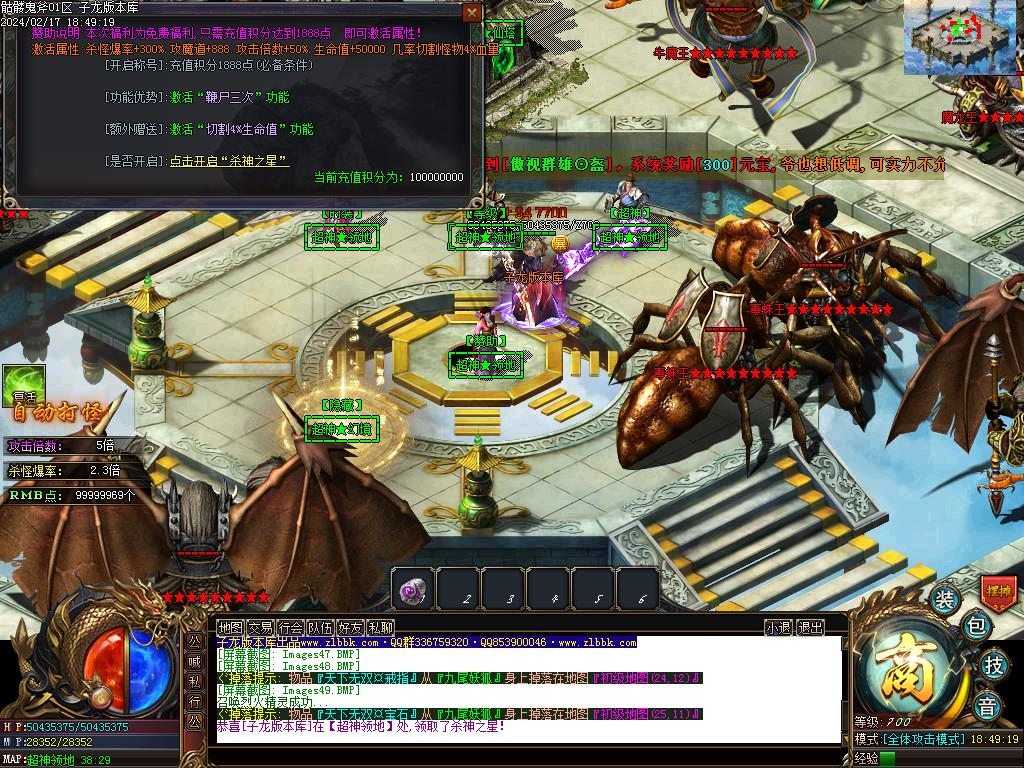Open skills with the 技 button
This screenshot has width=1024, height=768.
click(x=993, y=664)
